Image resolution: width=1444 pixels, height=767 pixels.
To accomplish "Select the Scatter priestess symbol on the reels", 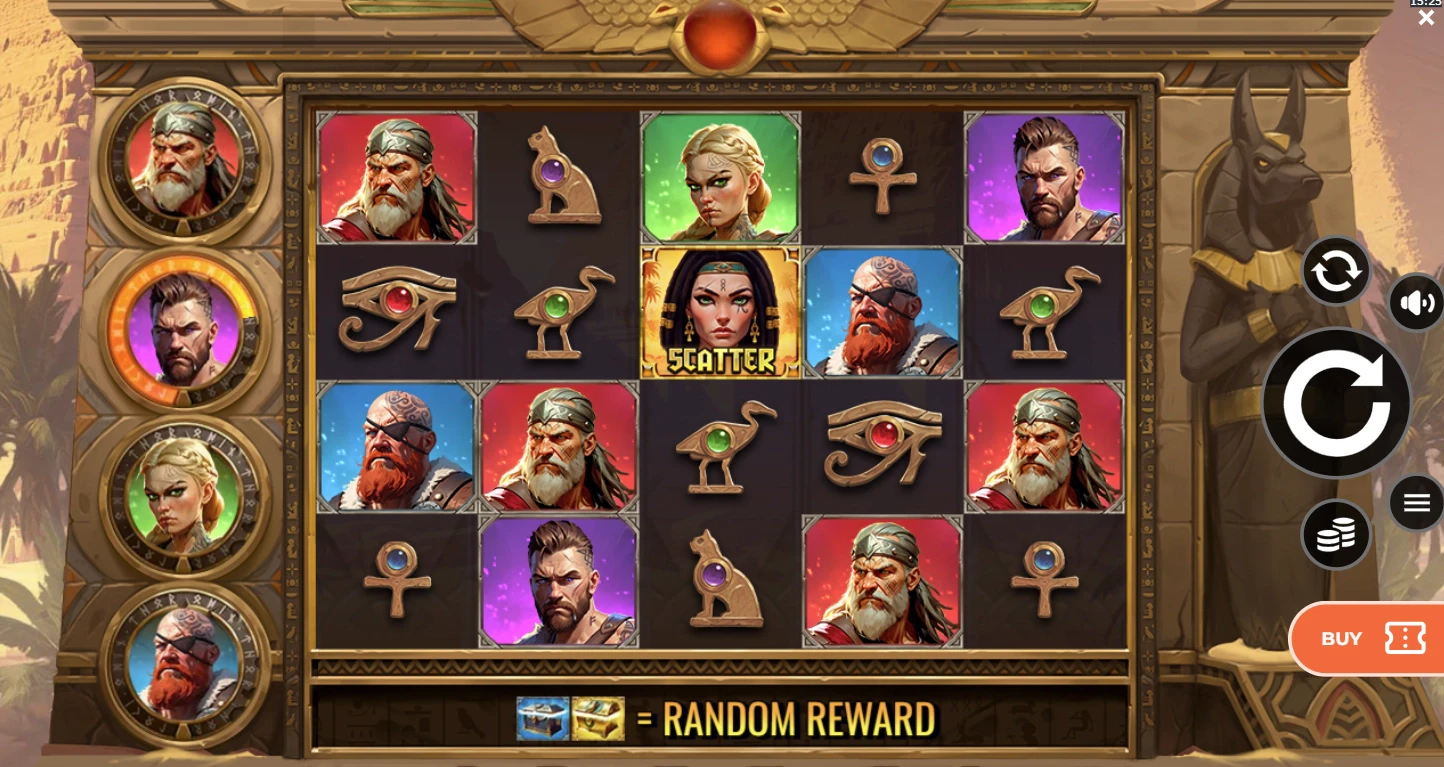I will point(720,312).
